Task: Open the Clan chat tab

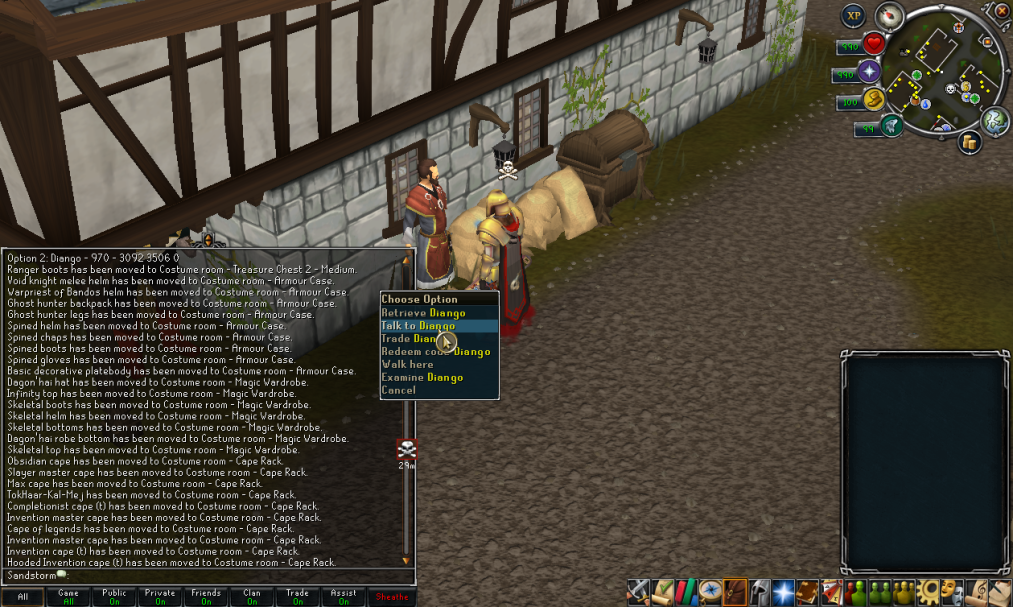Action: 251,597
